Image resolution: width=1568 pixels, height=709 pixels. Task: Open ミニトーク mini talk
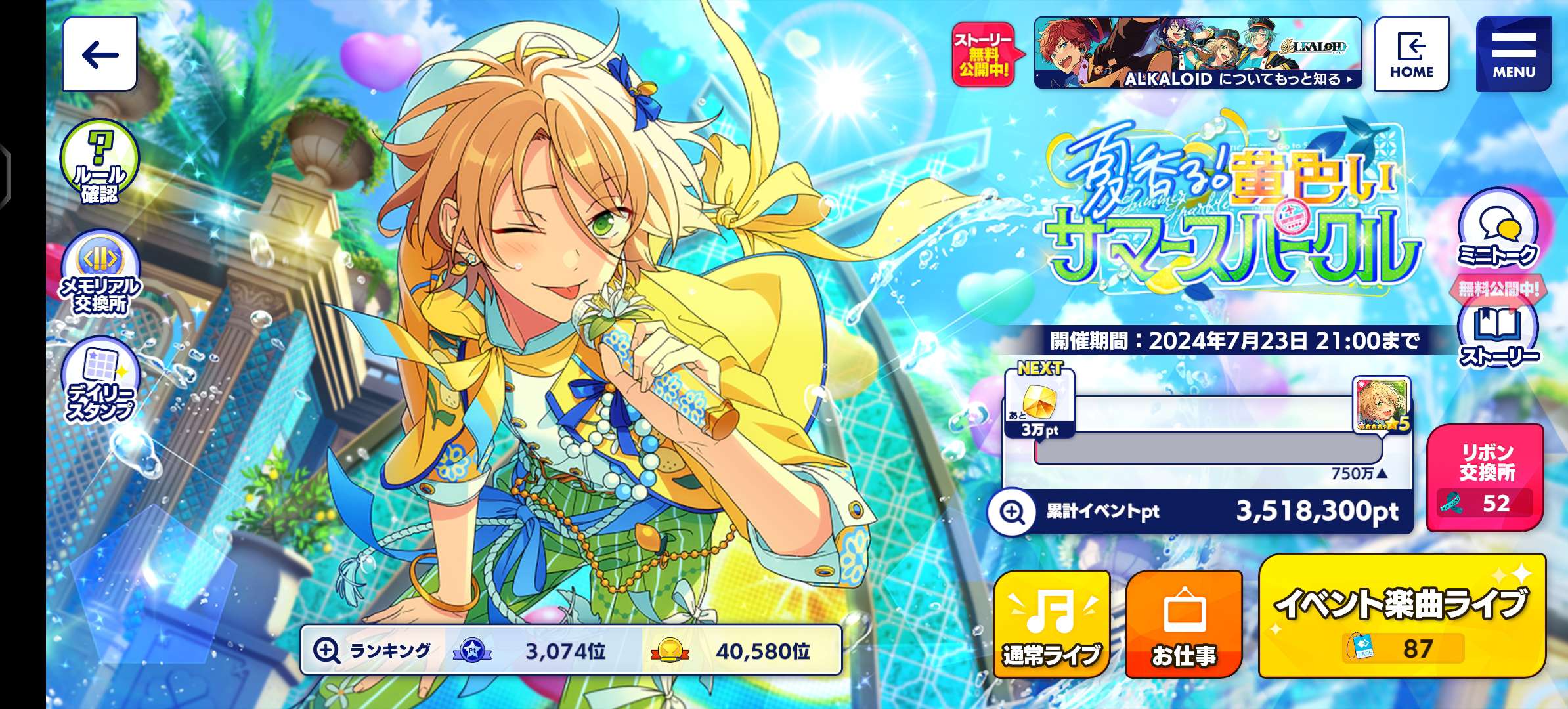pos(1497,228)
